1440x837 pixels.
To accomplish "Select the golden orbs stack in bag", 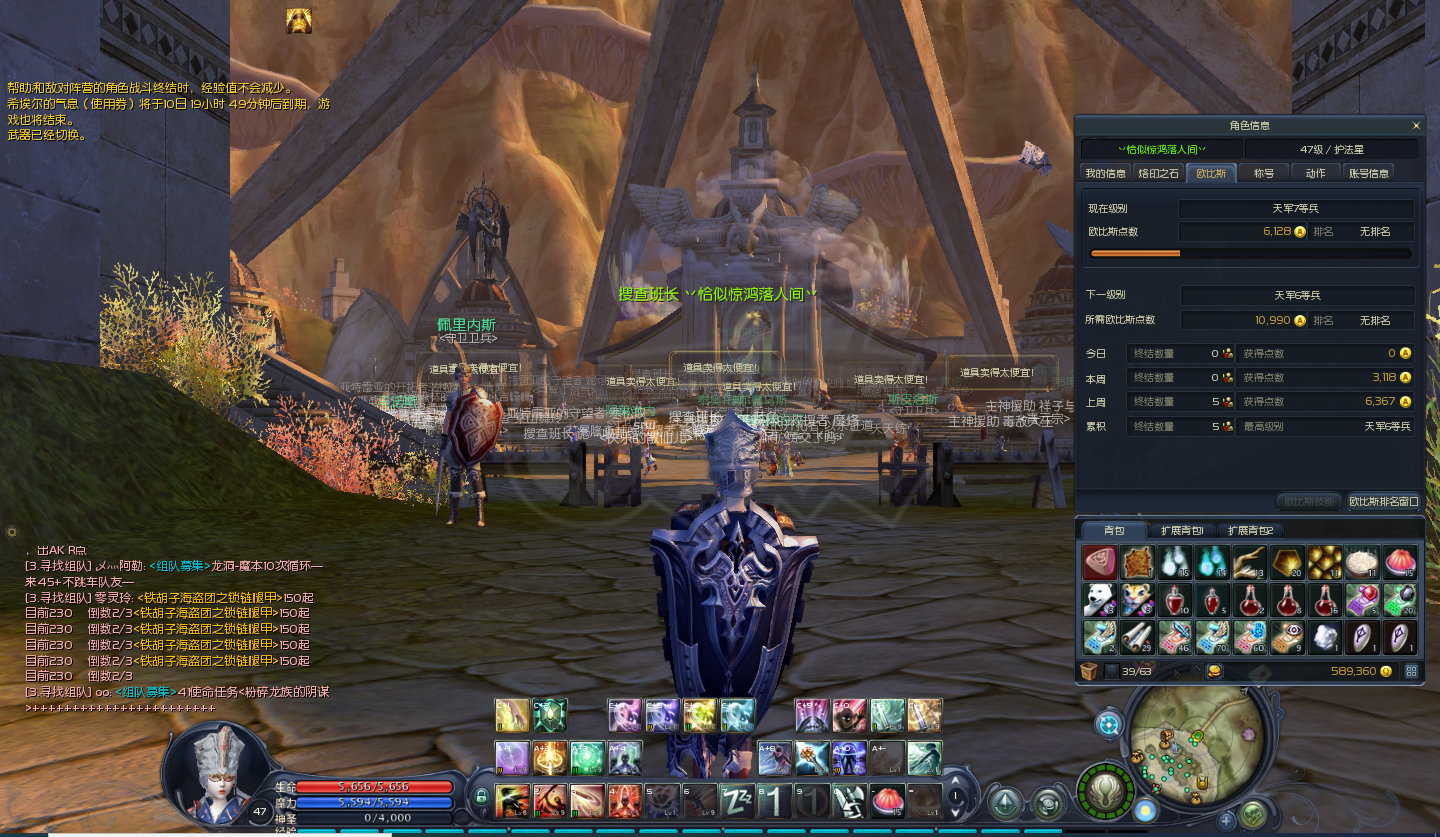I will (x=1324, y=562).
